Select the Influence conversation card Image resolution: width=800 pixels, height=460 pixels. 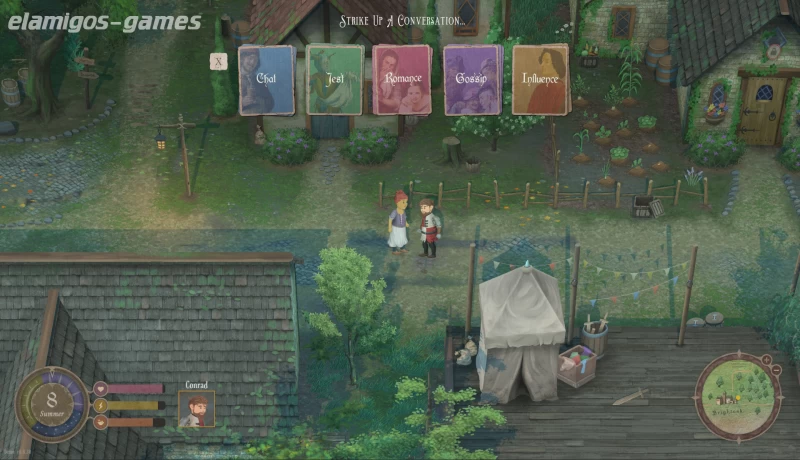[540, 80]
